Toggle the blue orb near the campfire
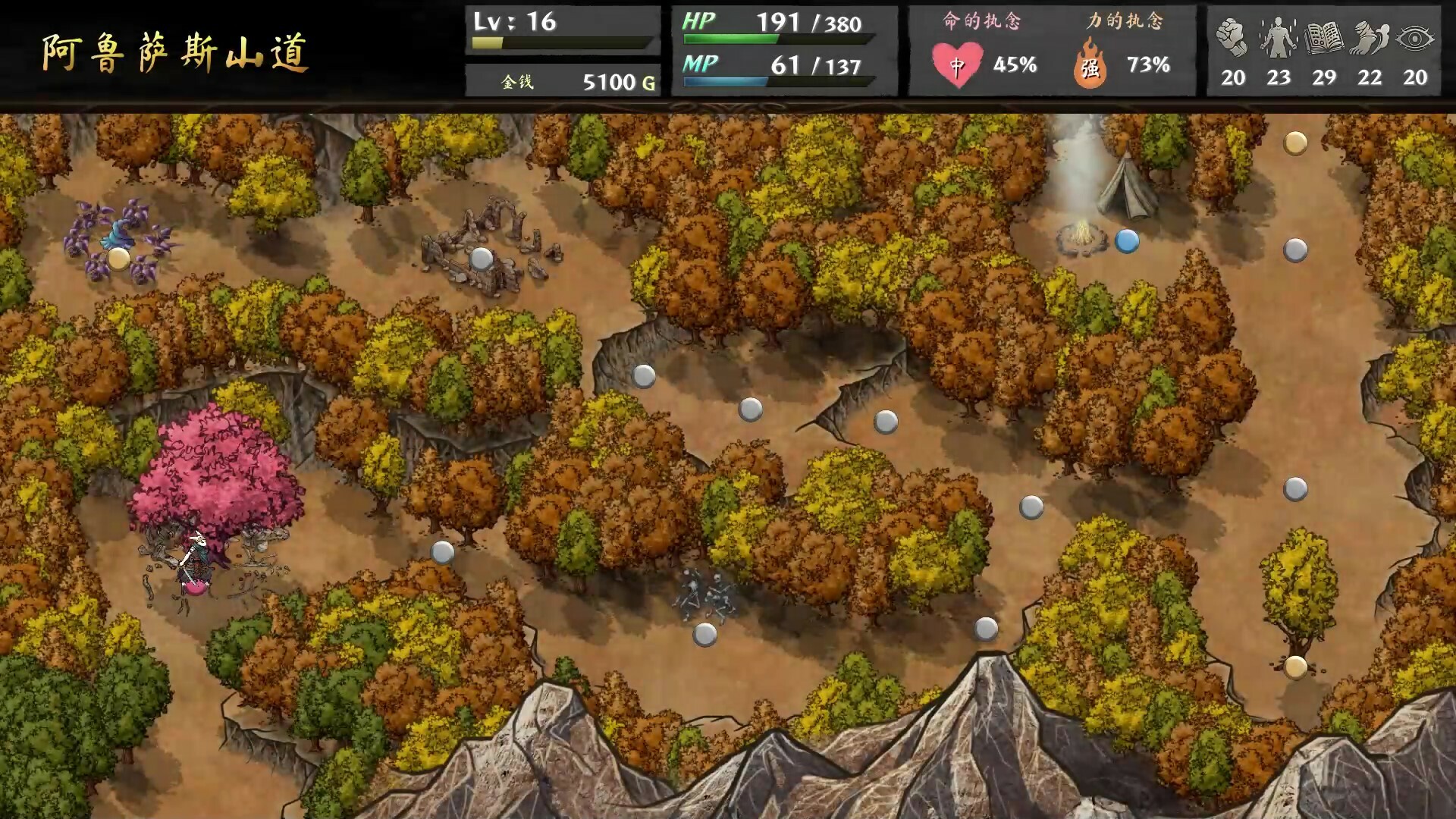Screen dimensions: 1456x819 (x=1128, y=239)
